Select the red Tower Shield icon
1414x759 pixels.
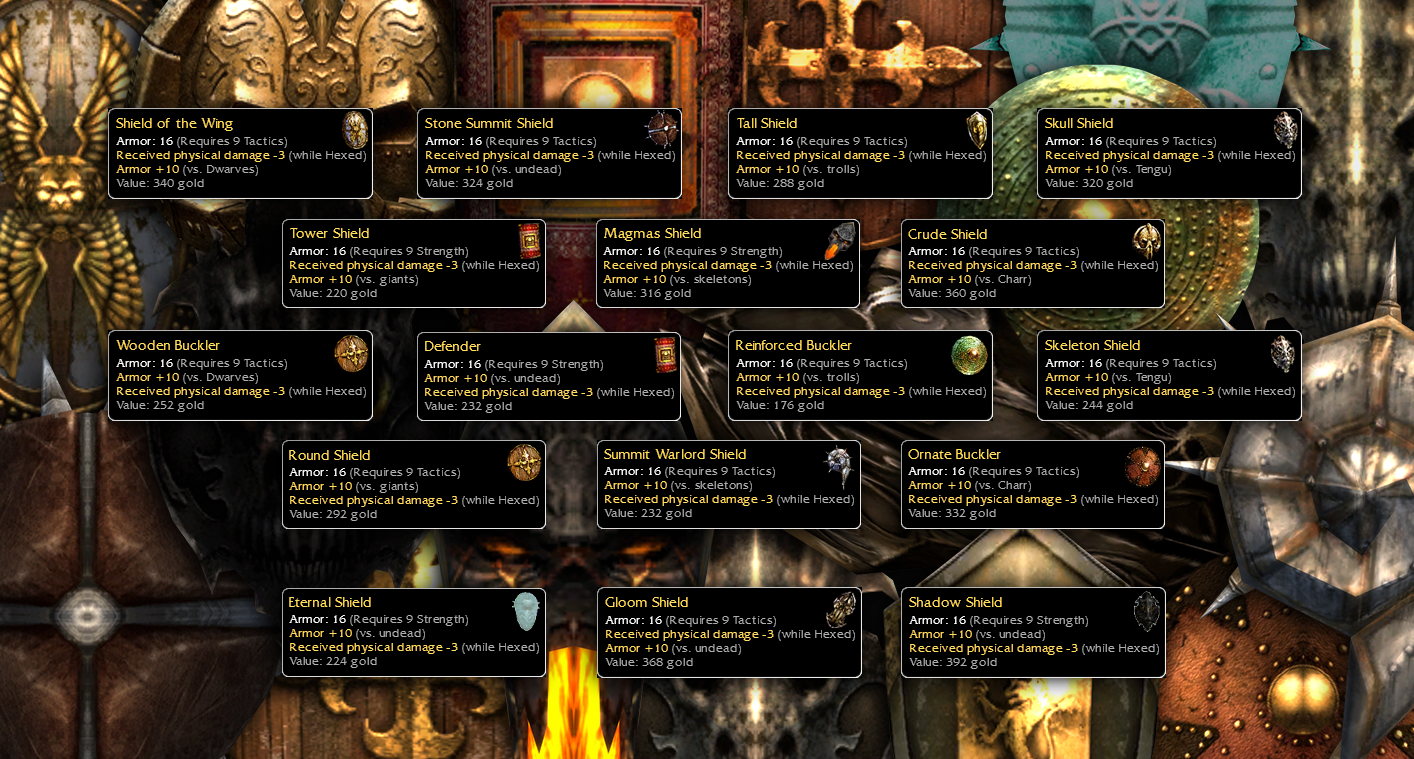[x=529, y=242]
